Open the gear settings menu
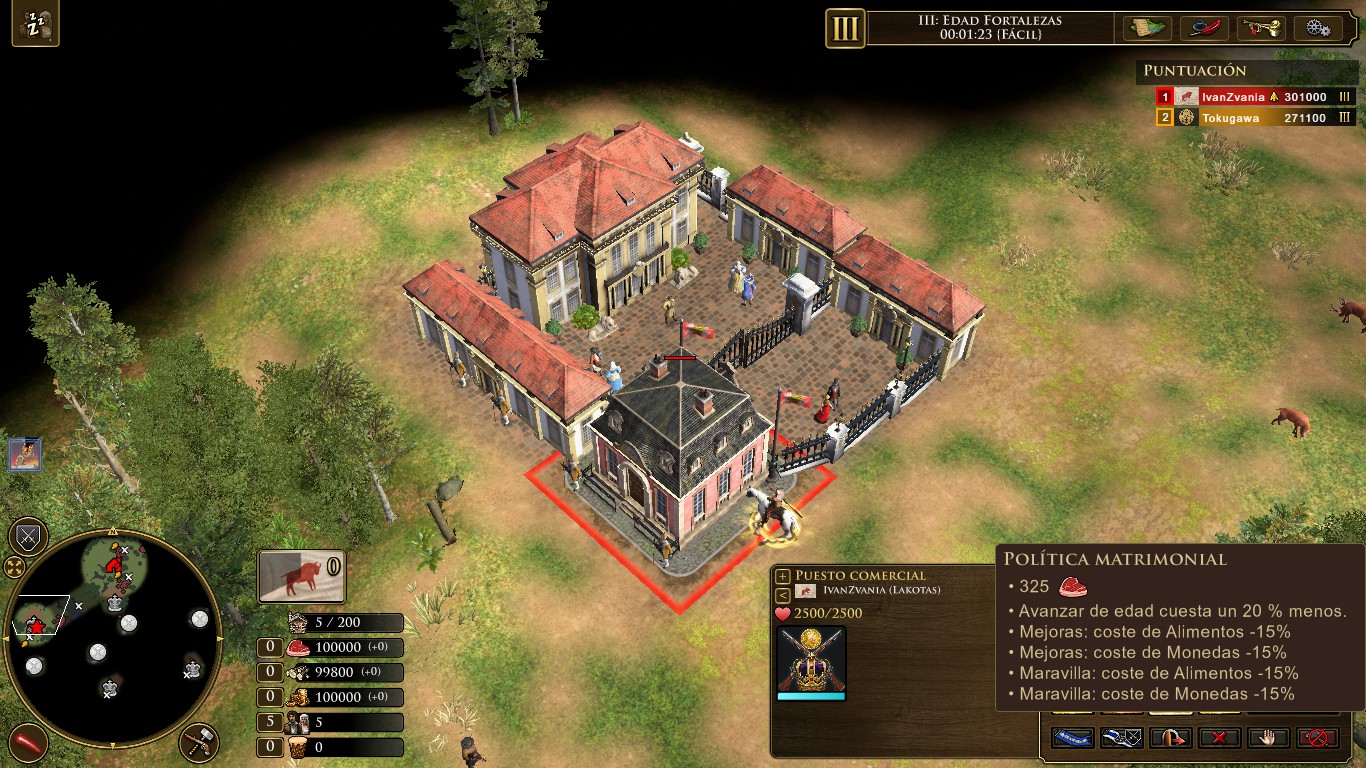This screenshot has width=1366, height=768. pyautogui.click(x=1317, y=28)
